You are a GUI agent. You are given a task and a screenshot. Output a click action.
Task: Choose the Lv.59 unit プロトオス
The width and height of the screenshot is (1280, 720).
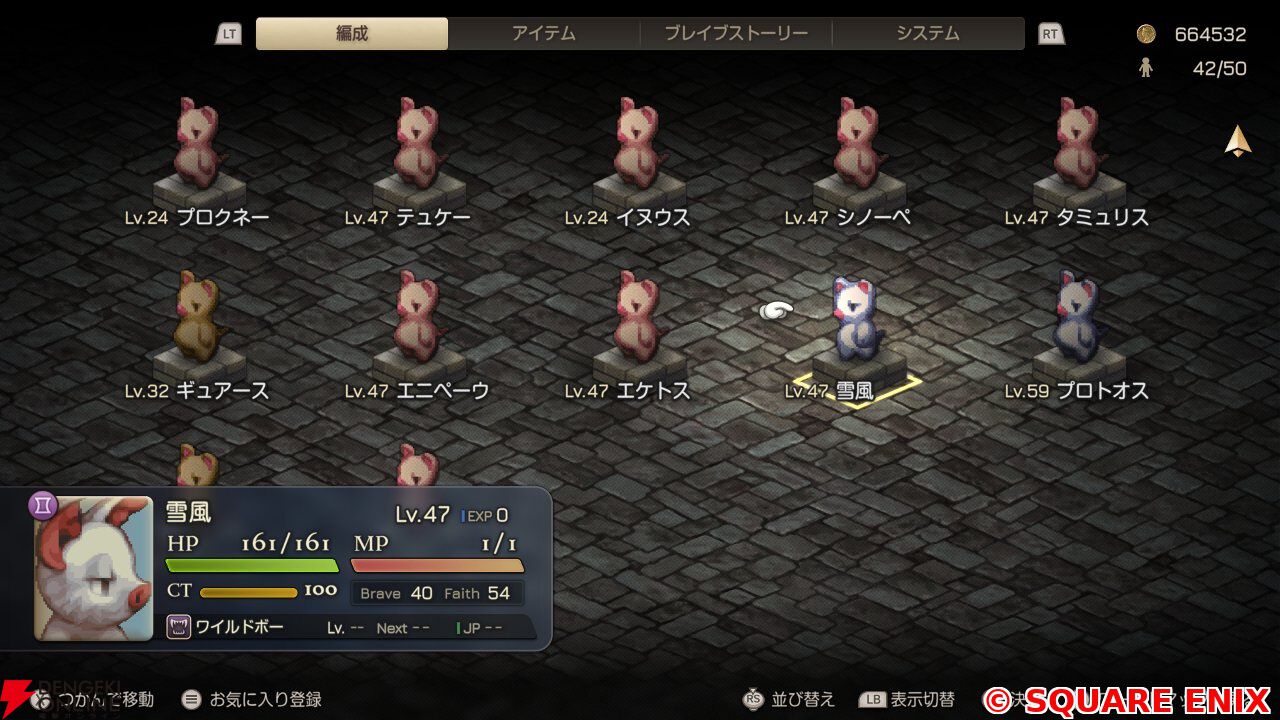[x=1078, y=318]
